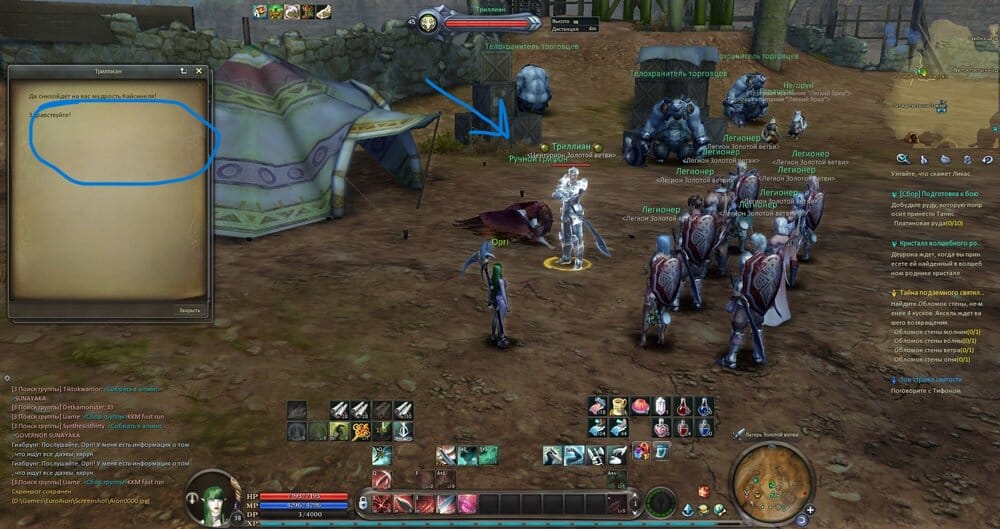Click the magnifier icon above quest tracker
The width and height of the screenshot is (1000, 529).
tap(903, 159)
